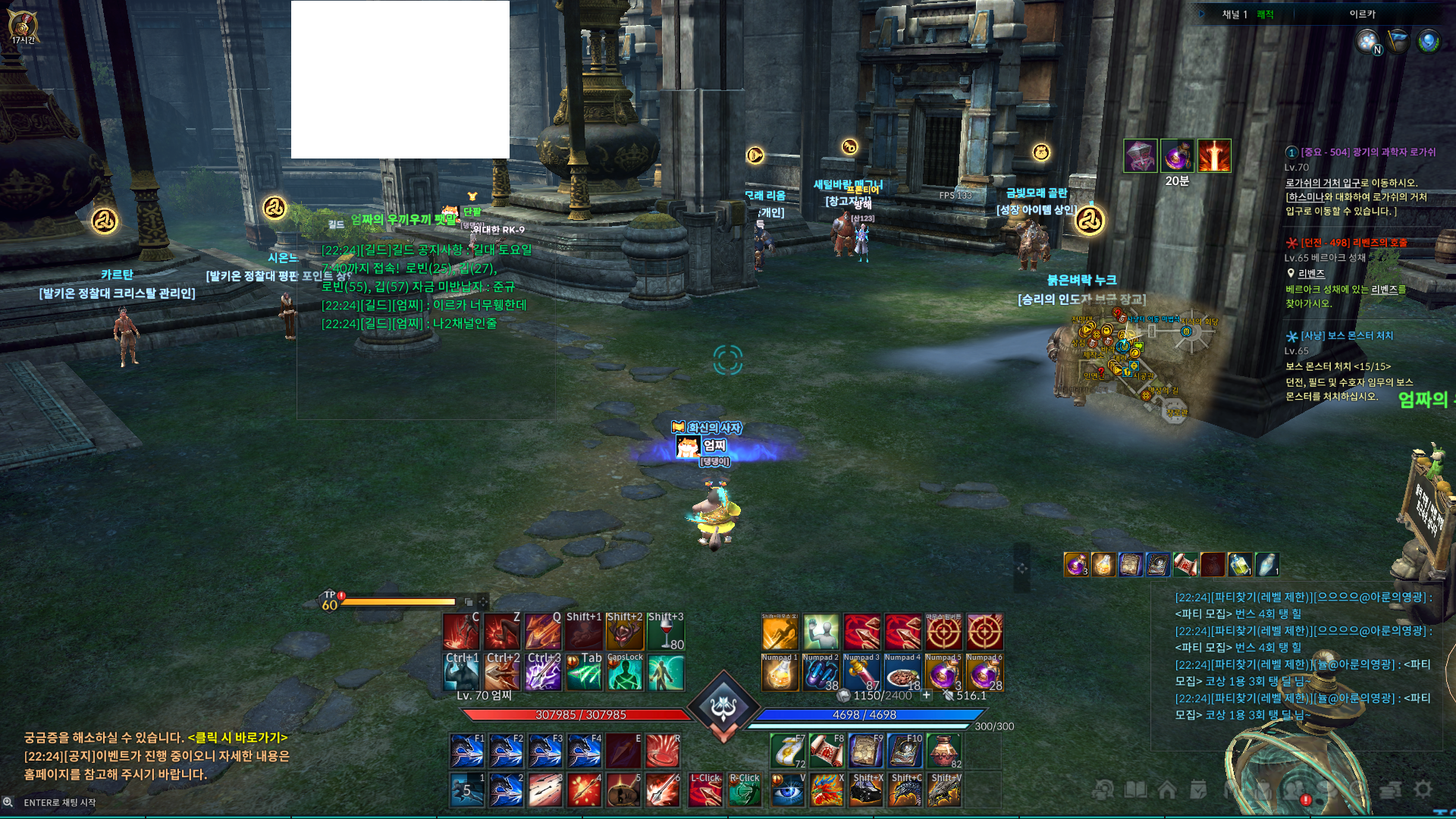Image resolution: width=1456 pixels, height=819 pixels.
Task: Open the book icon in bottom menu
Action: 1135,790
